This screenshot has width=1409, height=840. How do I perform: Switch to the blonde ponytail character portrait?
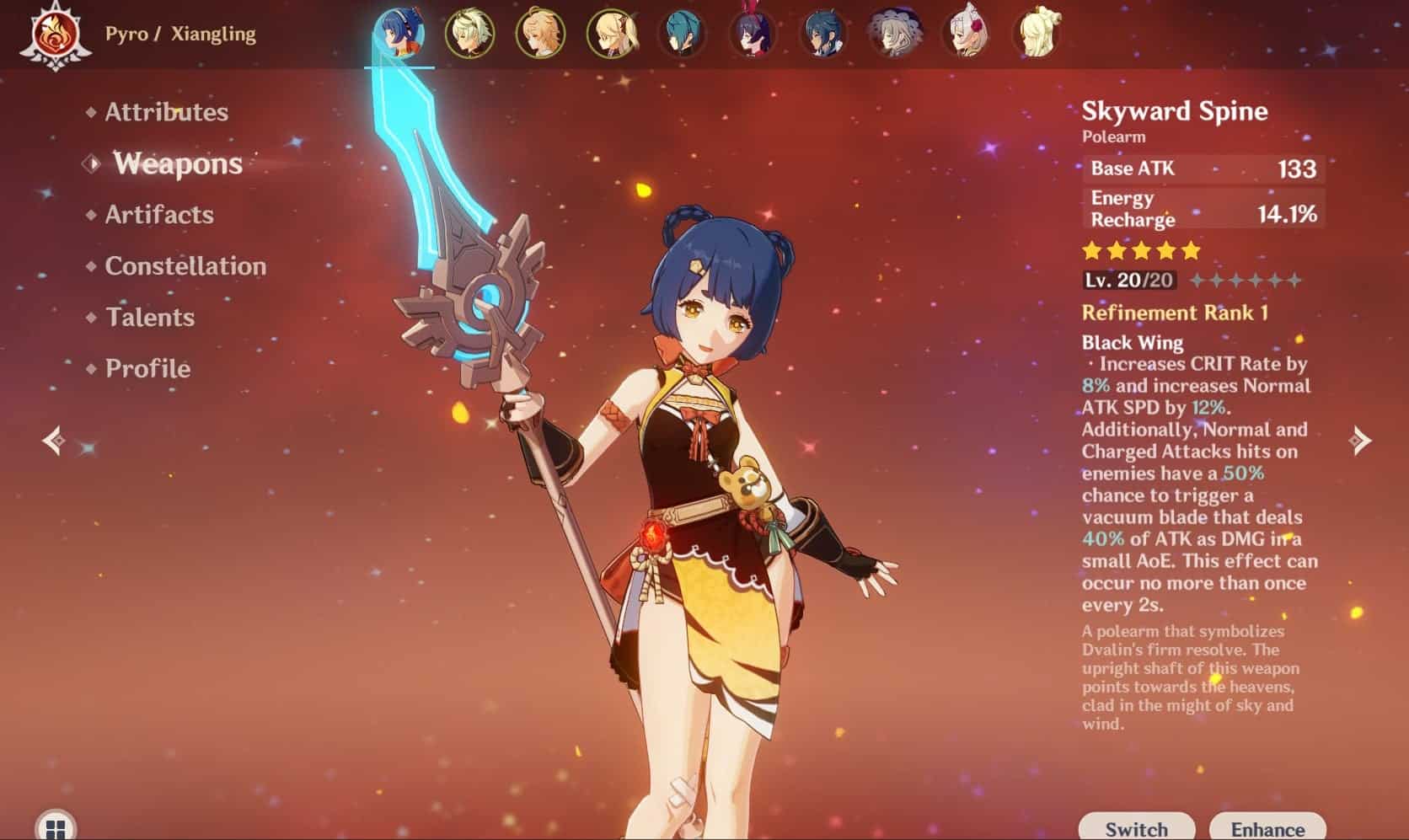612,34
